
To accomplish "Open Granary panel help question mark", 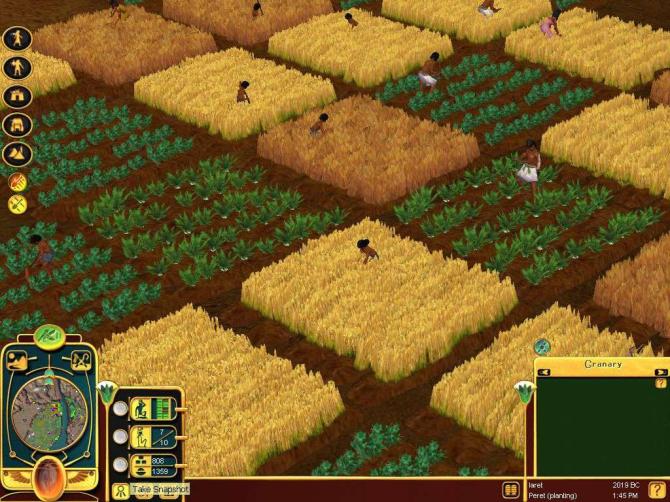I will tap(660, 384).
